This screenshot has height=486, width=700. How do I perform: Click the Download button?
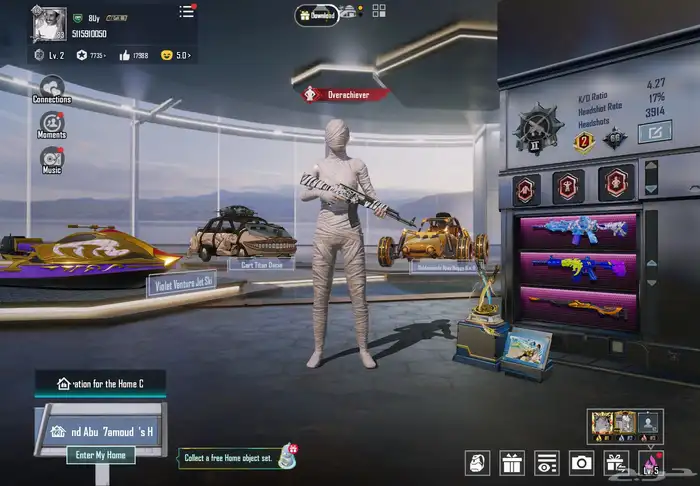(317, 14)
